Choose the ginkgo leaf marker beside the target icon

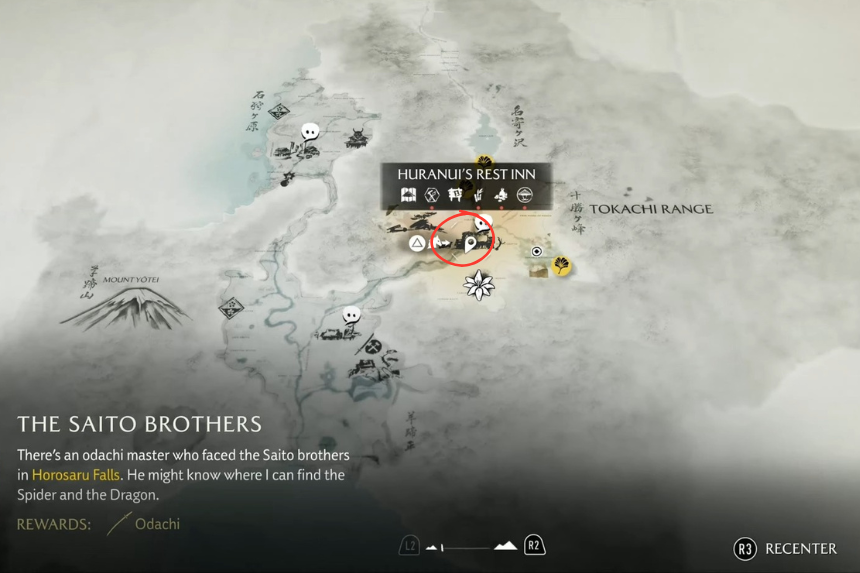tap(562, 265)
